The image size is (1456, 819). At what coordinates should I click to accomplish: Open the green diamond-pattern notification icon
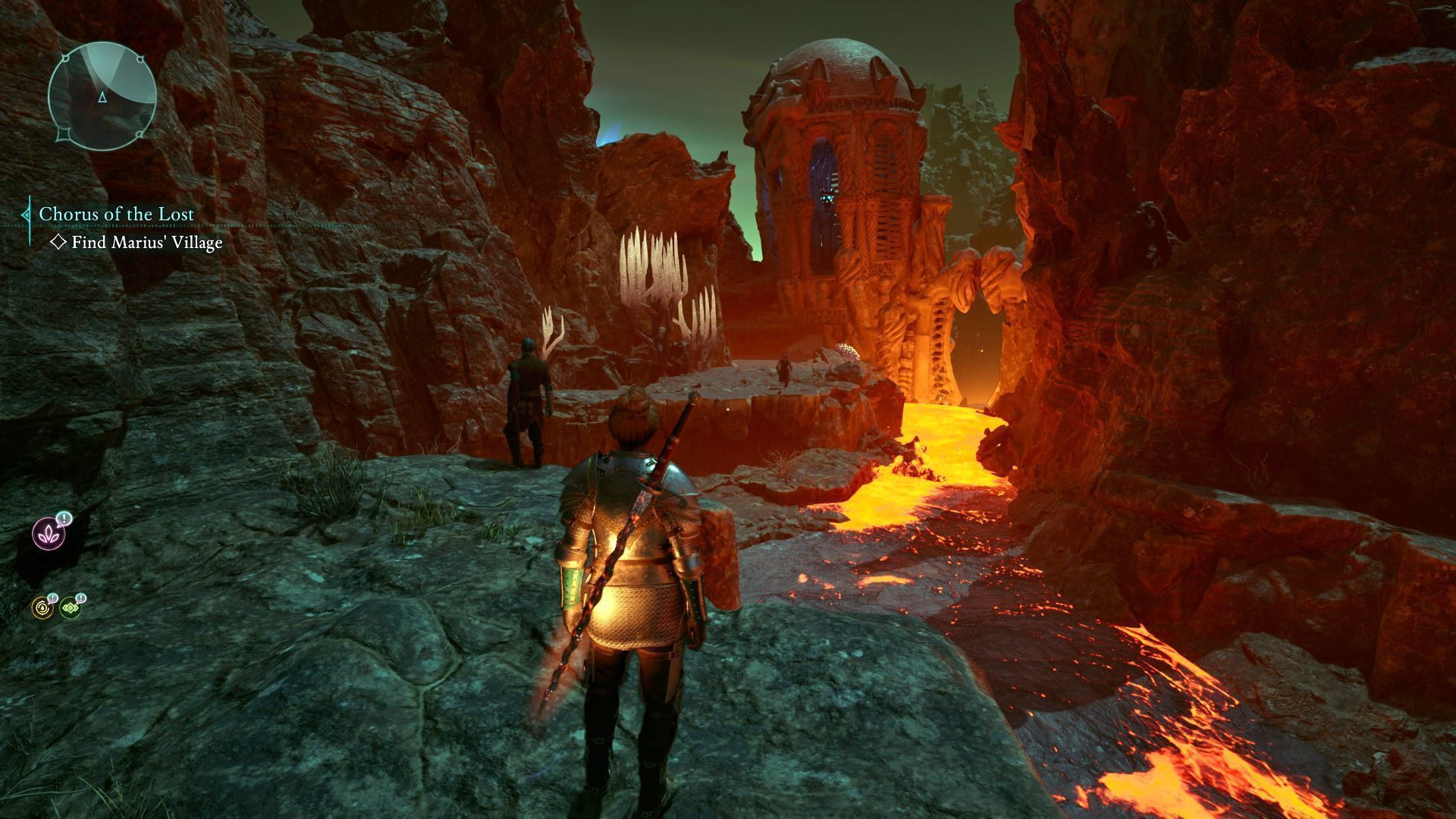click(x=71, y=607)
